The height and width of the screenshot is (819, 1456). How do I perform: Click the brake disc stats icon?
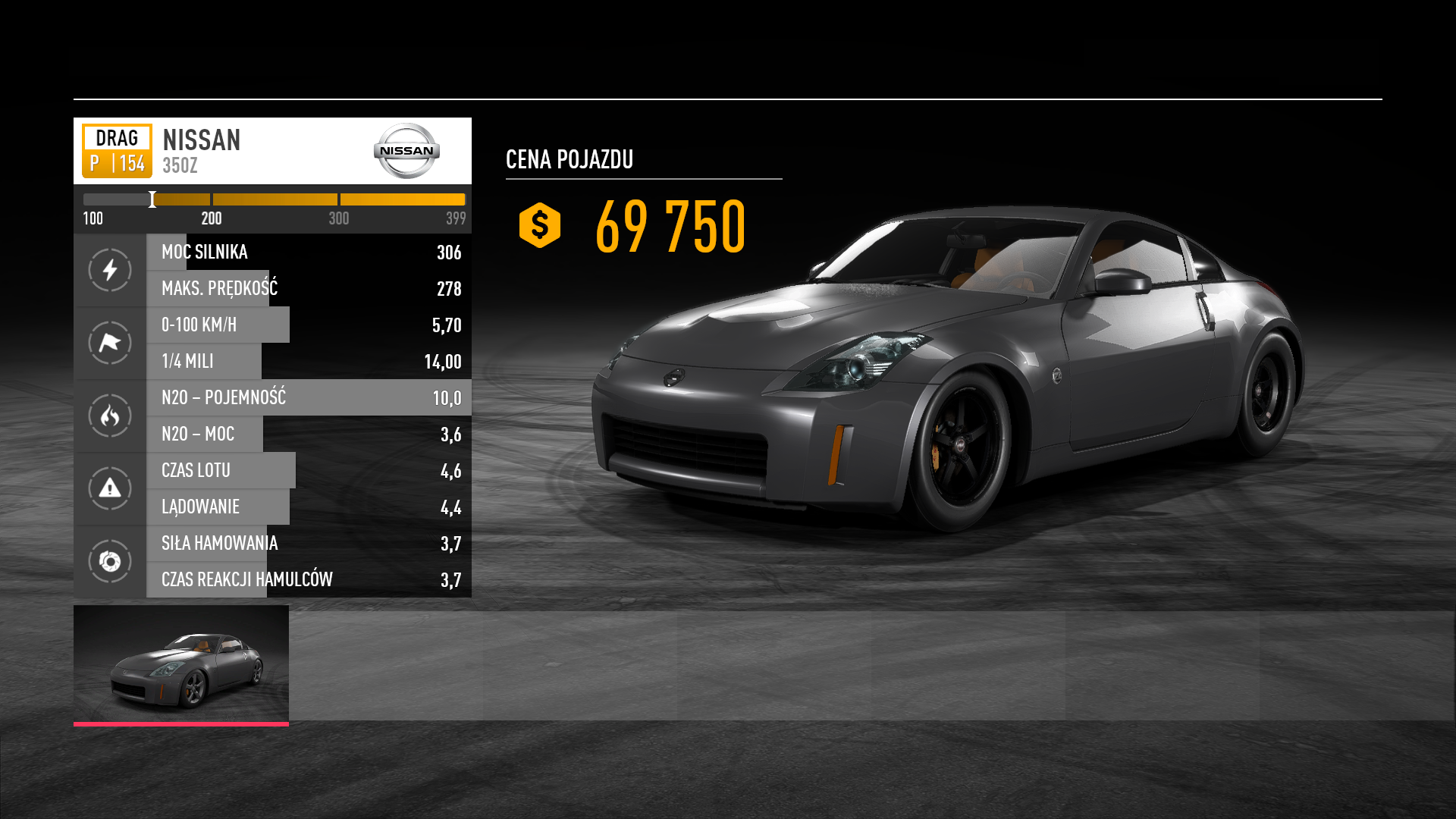[110, 561]
